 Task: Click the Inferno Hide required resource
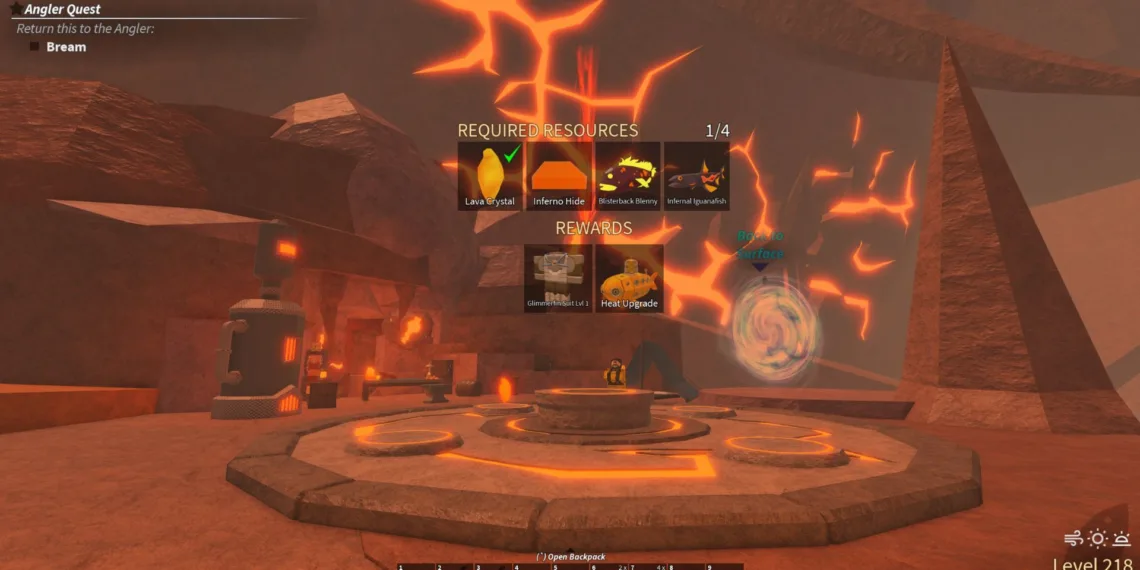[x=559, y=175]
